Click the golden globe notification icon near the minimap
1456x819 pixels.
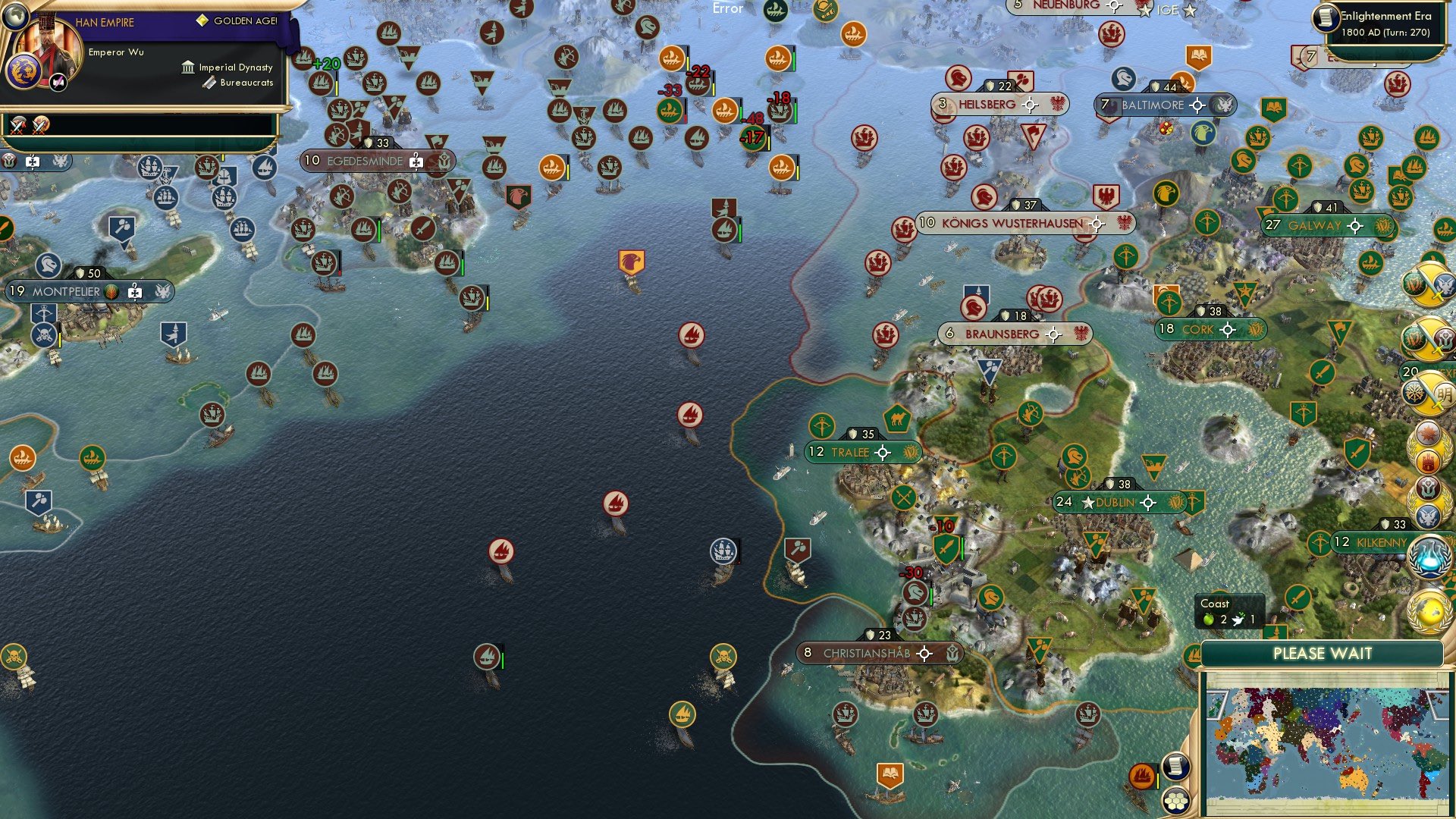point(1429,612)
